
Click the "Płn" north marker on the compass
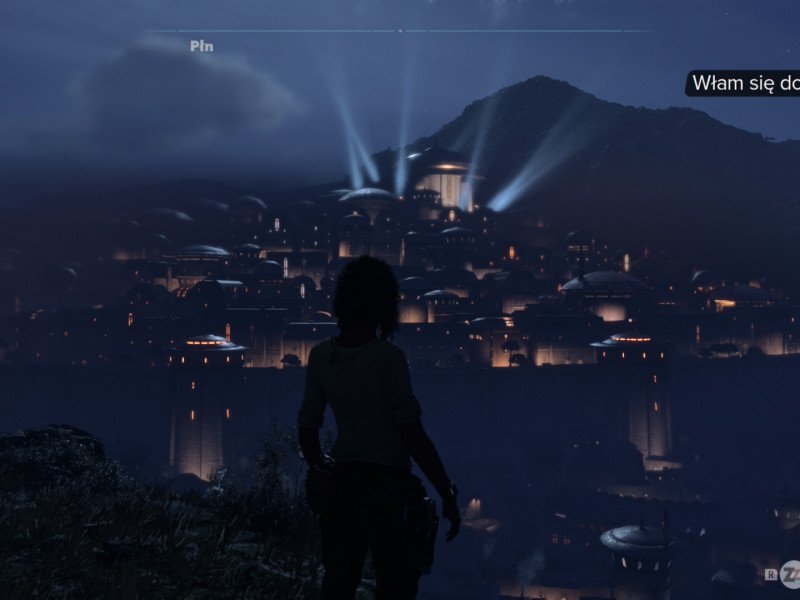(x=201, y=46)
